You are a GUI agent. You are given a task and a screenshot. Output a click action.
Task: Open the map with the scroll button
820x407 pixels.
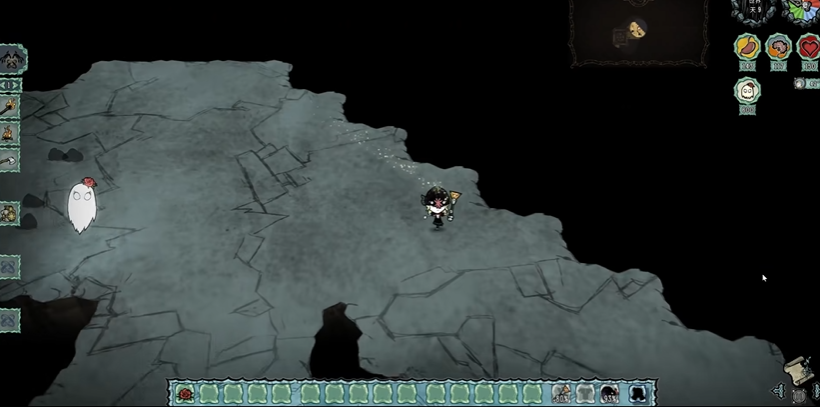pos(799,368)
